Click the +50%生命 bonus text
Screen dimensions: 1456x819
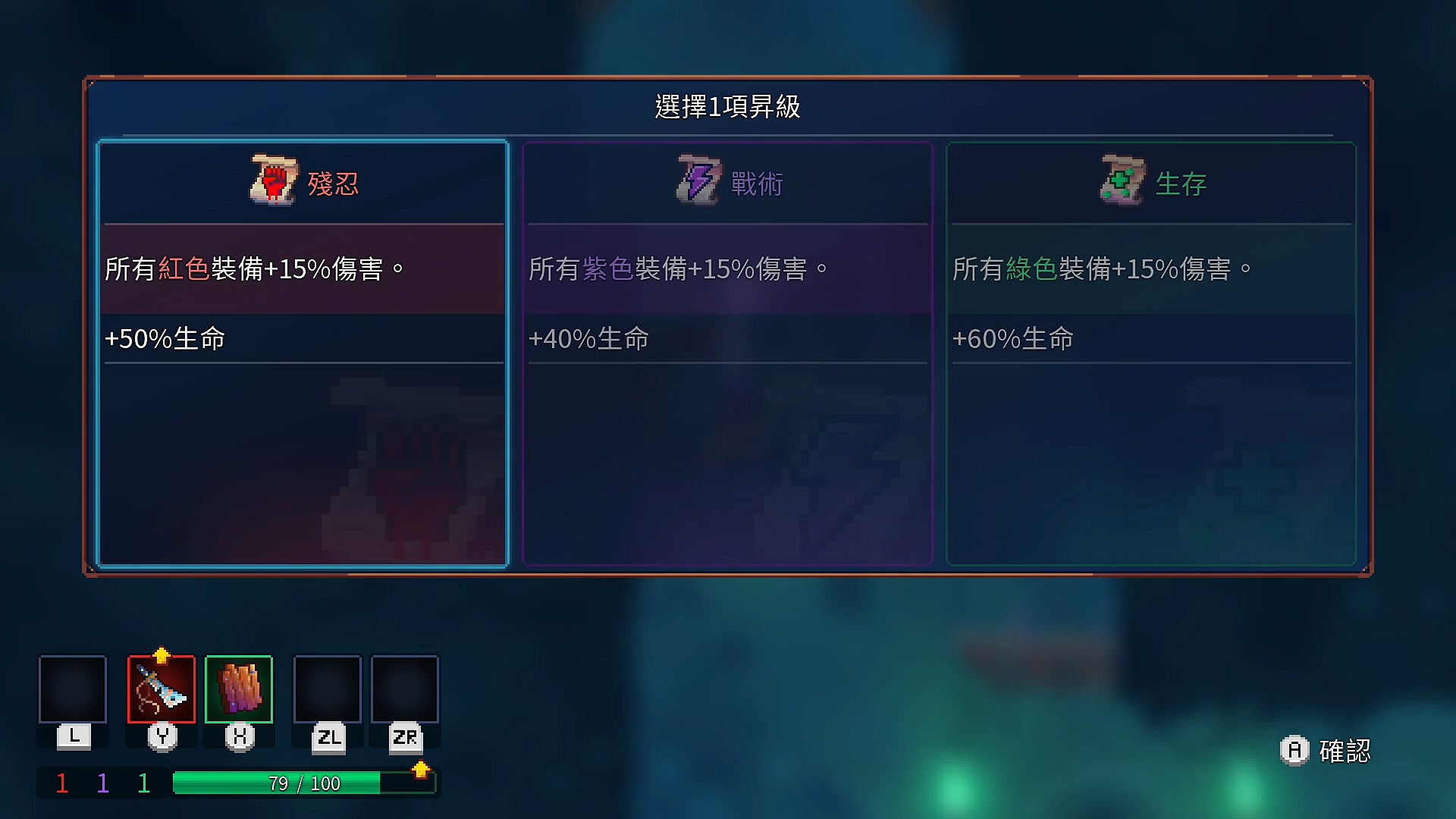(163, 340)
